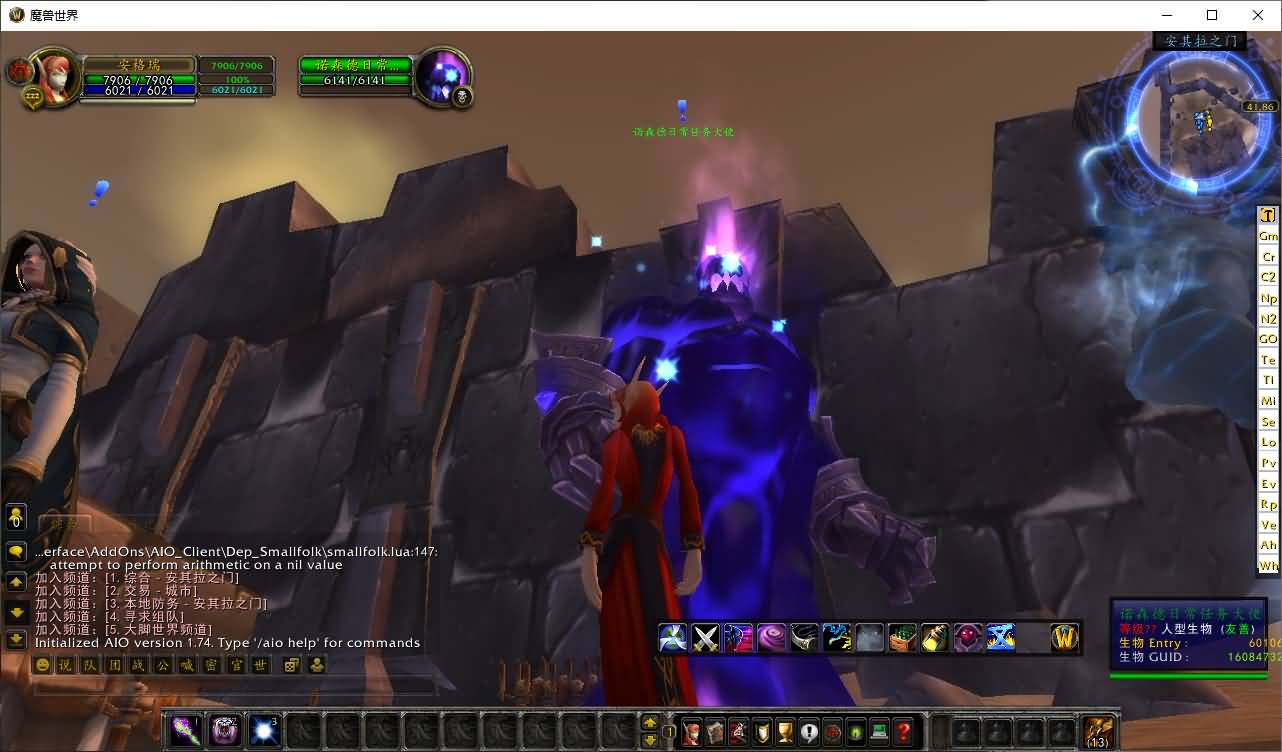1282x752 pixels.
Task: Open the backpack bag slot
Action: tap(1098, 732)
